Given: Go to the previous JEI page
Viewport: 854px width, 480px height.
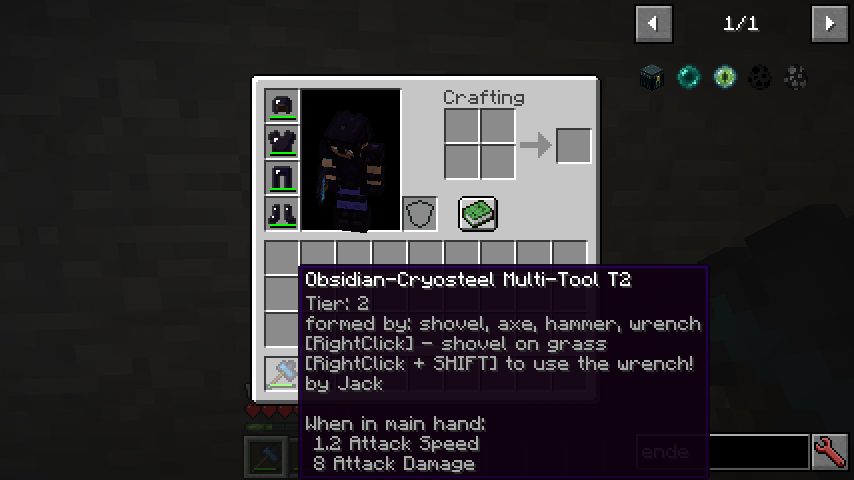Looking at the screenshot, I should (x=653, y=23).
